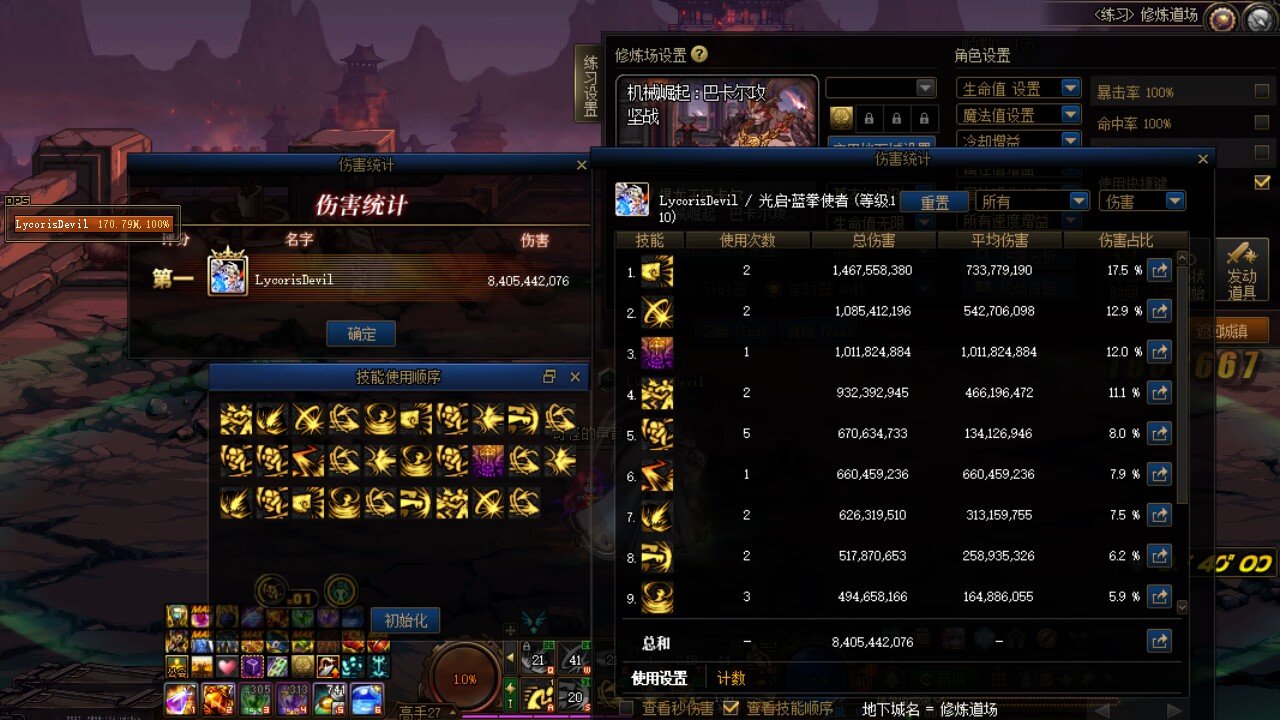The width and height of the screenshot is (1280, 720).
Task: Open the 所有 skill filter dropdown
Action: 1033,200
